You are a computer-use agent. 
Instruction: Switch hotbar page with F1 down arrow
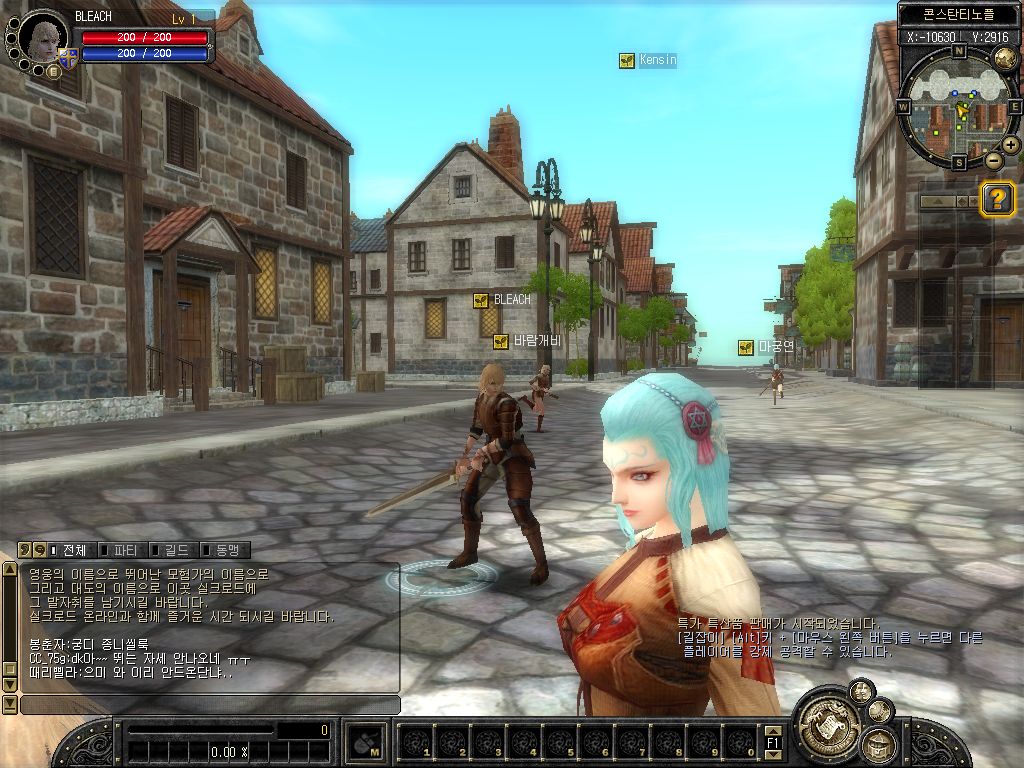pos(772,754)
